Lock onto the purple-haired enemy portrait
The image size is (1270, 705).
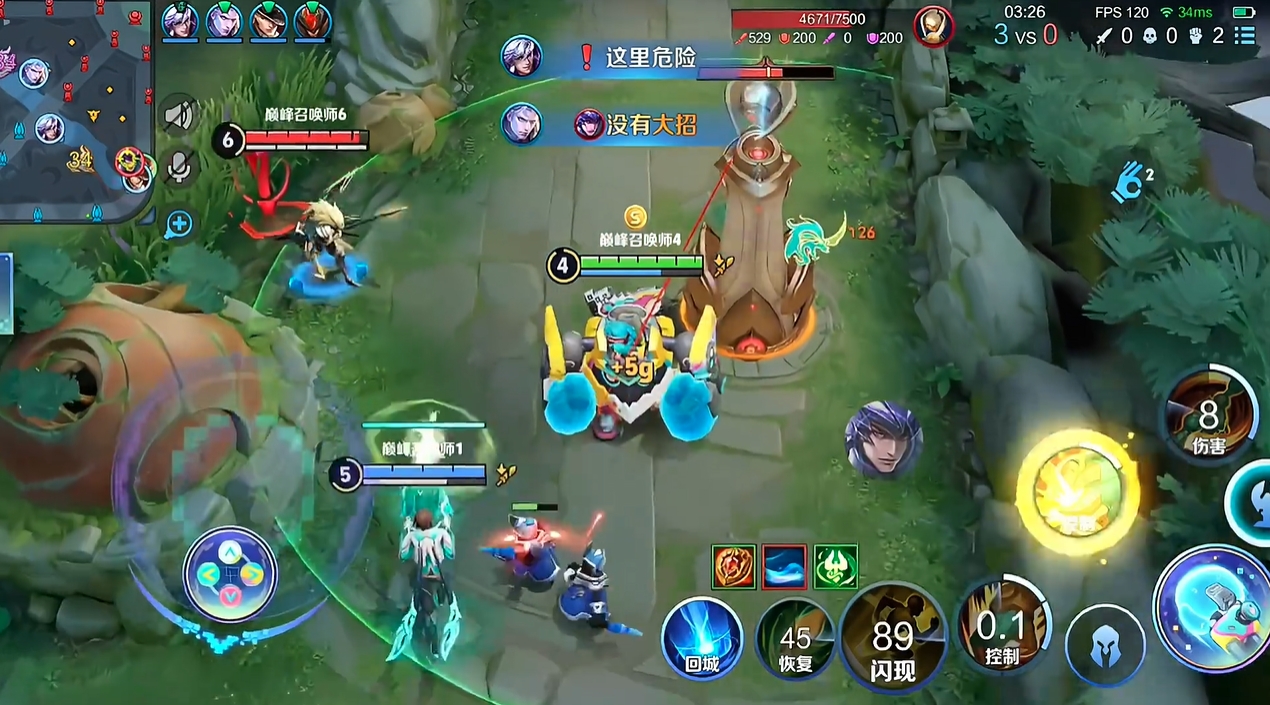click(x=883, y=440)
